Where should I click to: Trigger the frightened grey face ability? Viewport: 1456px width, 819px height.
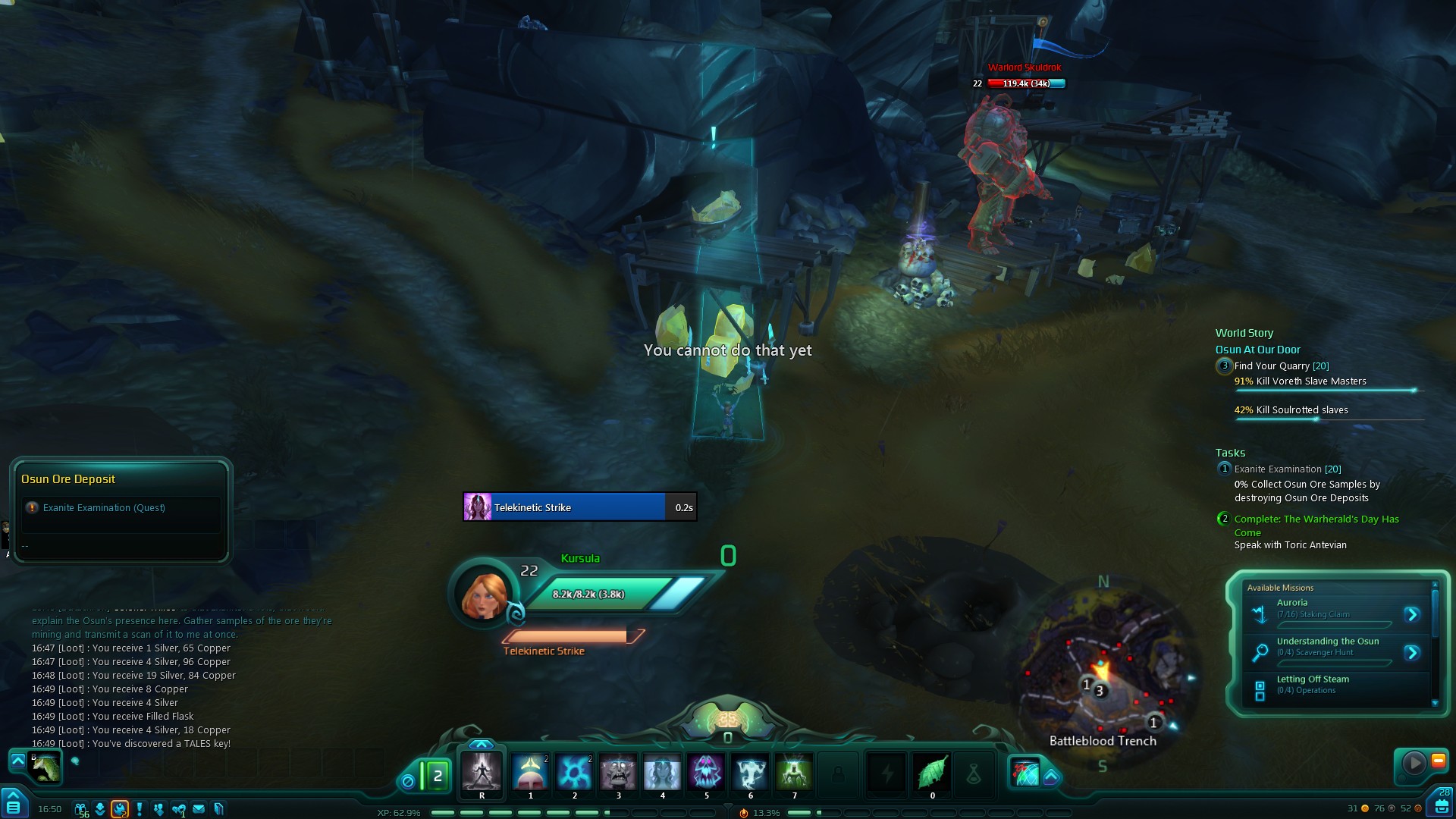[x=618, y=772]
